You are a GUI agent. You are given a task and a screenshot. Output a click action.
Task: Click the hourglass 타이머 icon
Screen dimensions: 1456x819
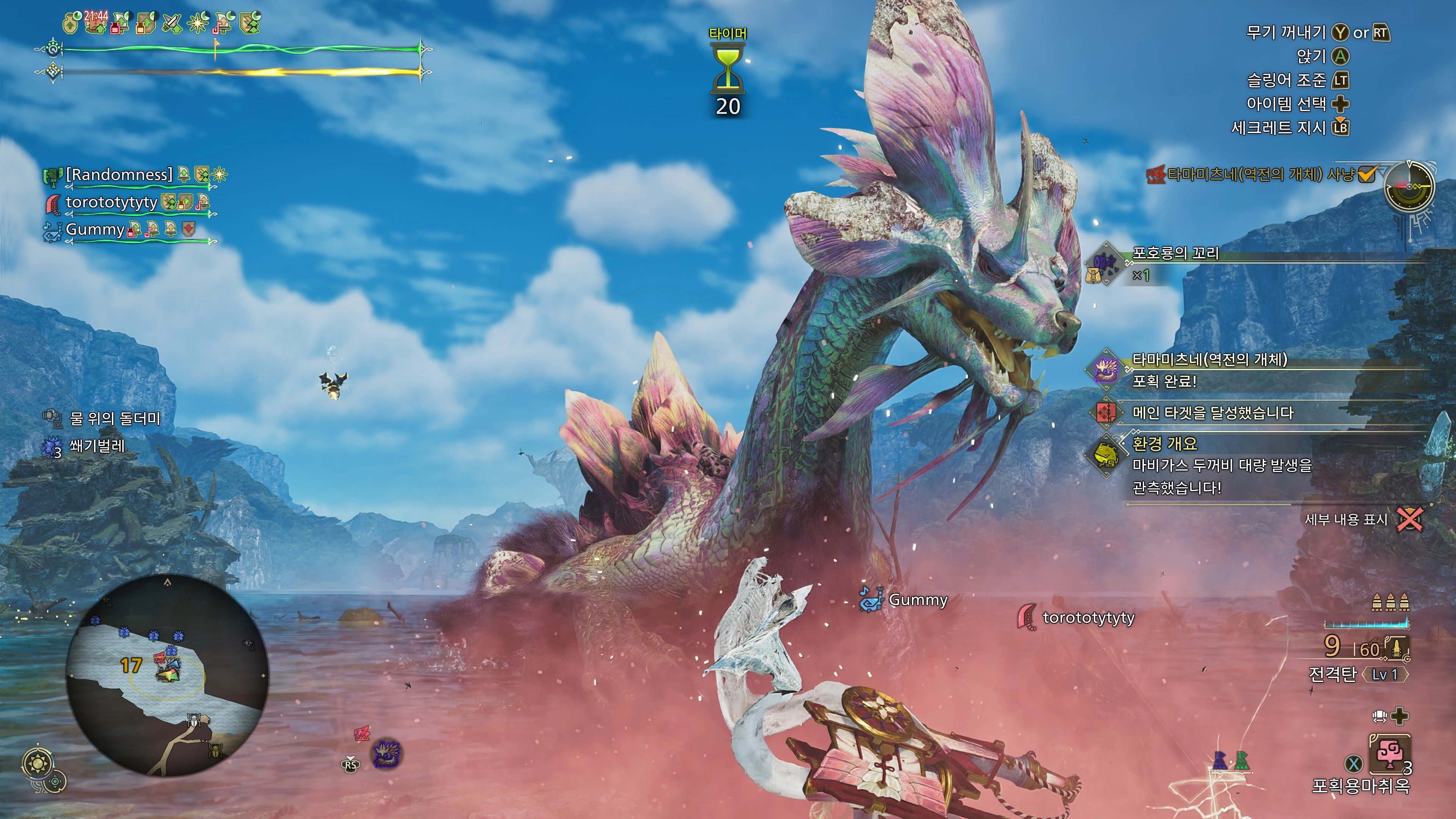728,70
